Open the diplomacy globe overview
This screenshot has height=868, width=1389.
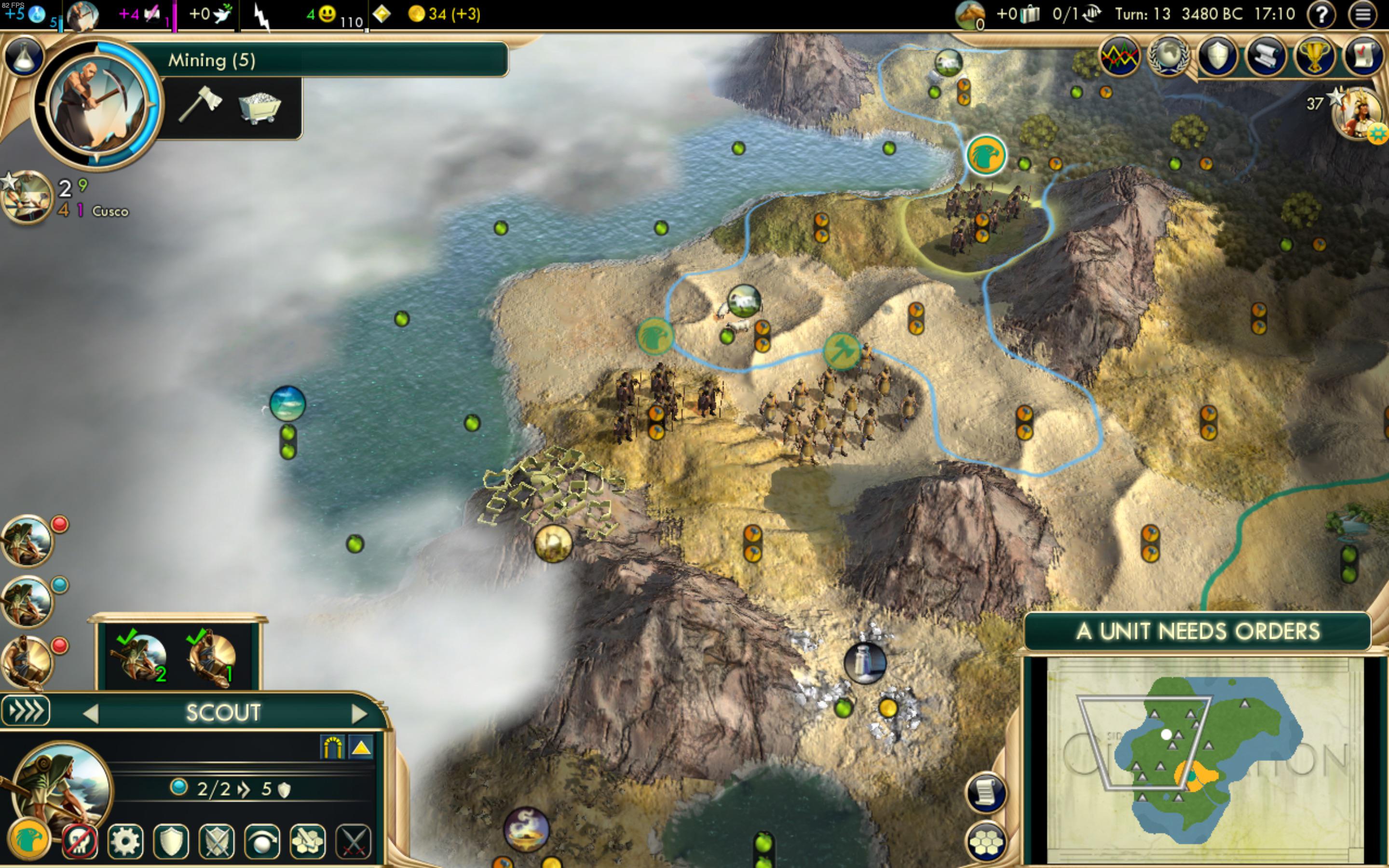tap(1168, 56)
